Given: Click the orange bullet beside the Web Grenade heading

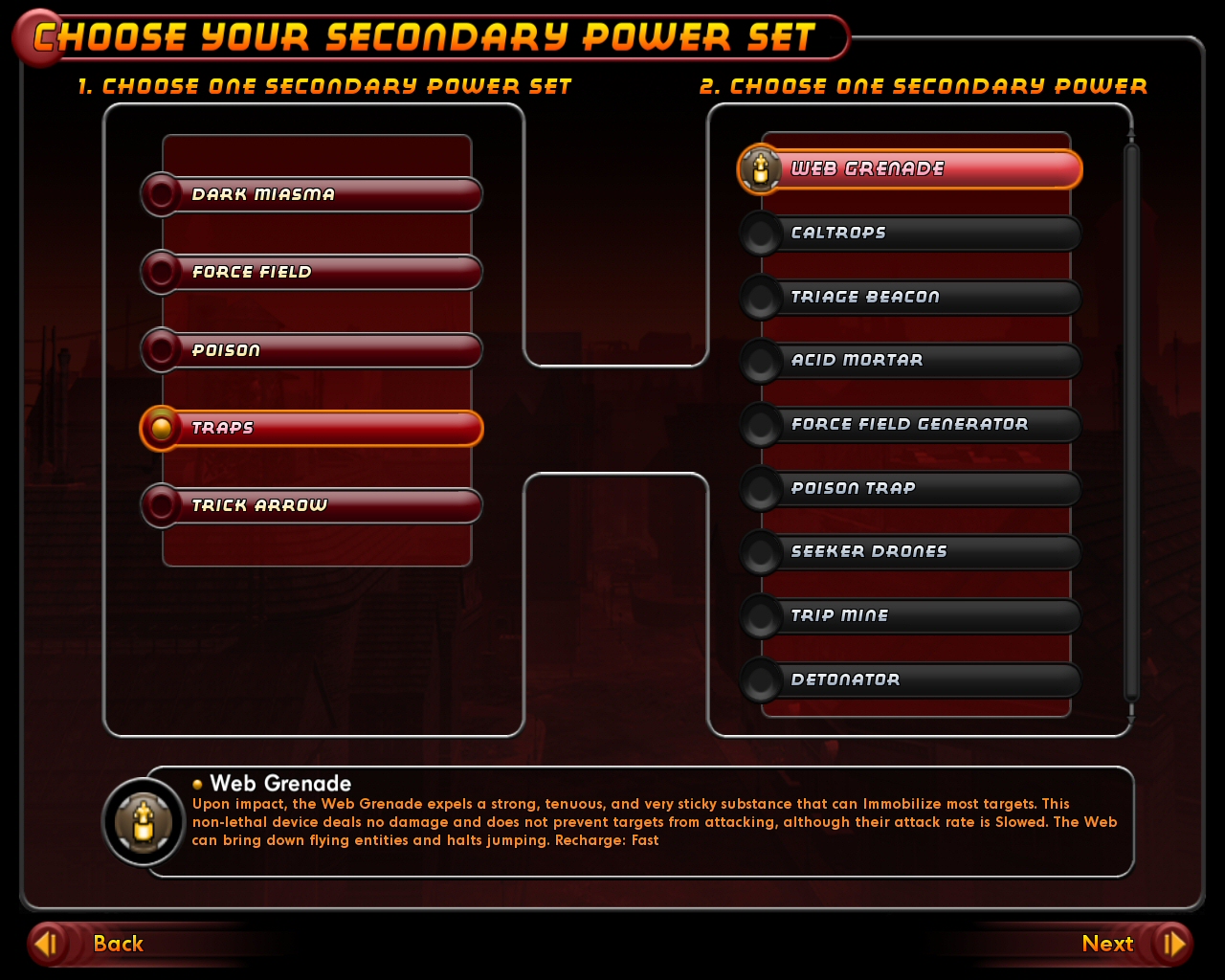Looking at the screenshot, I should [x=198, y=785].
